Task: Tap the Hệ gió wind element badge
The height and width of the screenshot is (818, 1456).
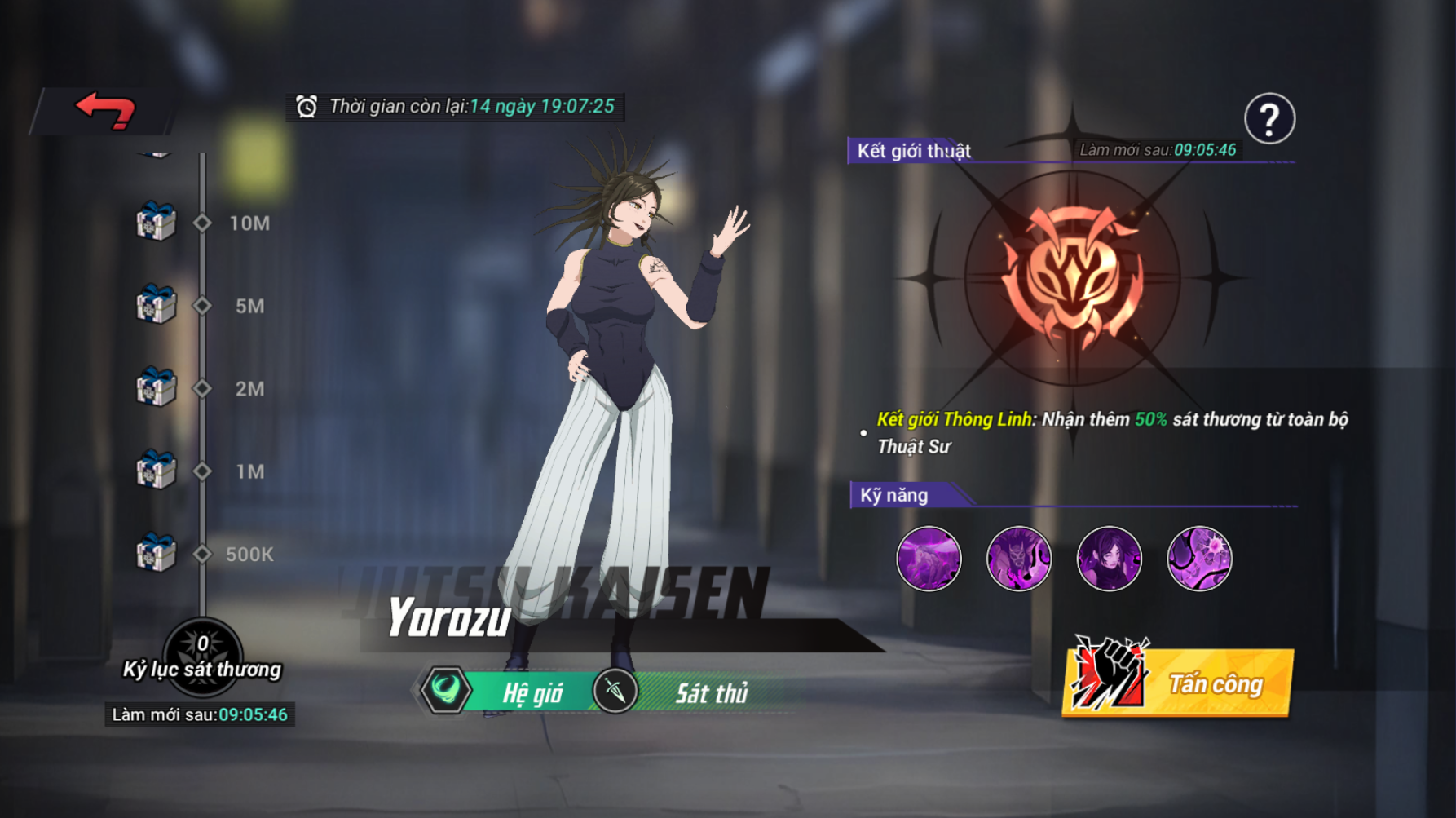Action: [x=447, y=691]
